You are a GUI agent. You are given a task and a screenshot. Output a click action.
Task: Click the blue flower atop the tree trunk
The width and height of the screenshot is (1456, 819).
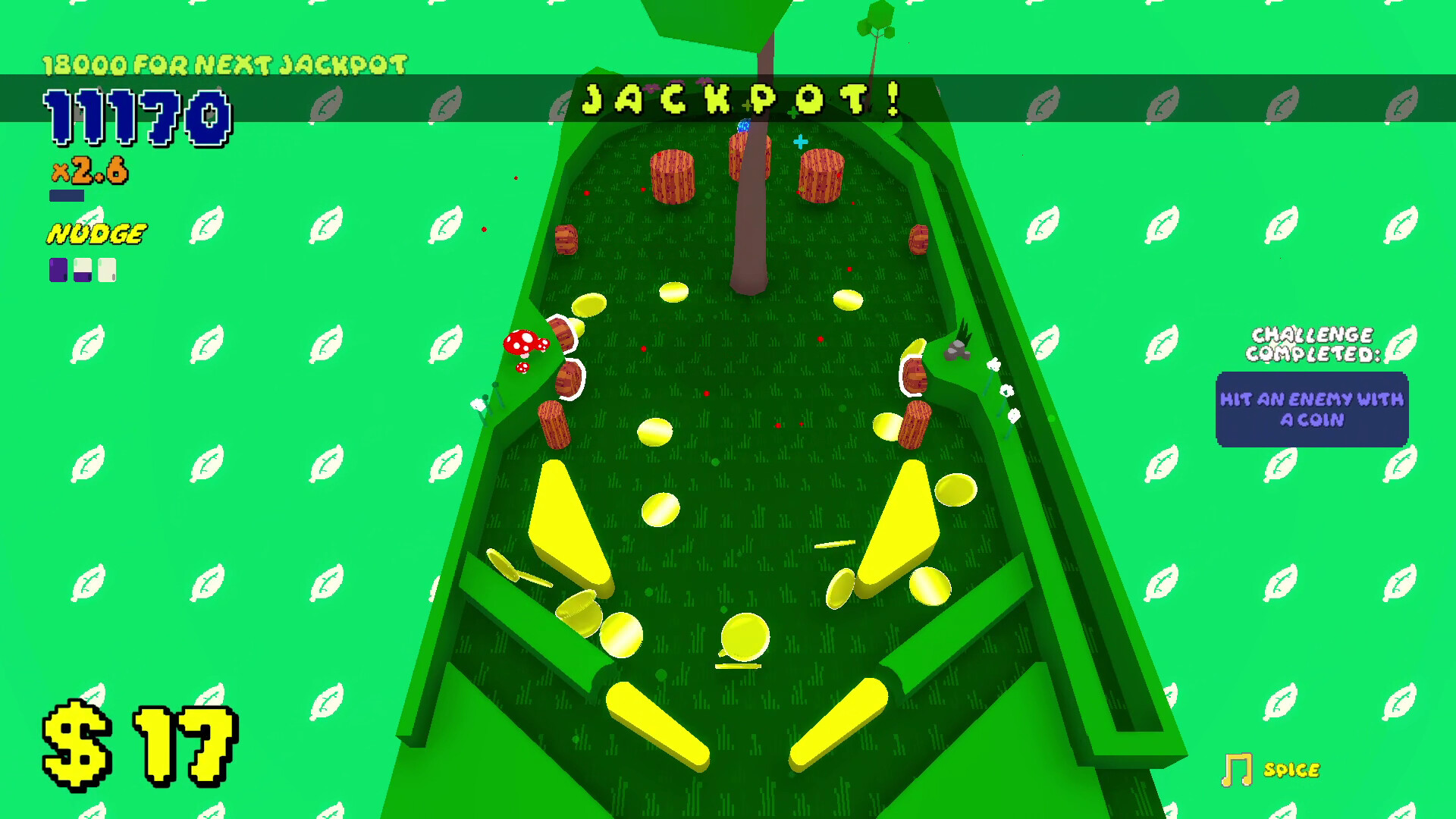pos(745,125)
